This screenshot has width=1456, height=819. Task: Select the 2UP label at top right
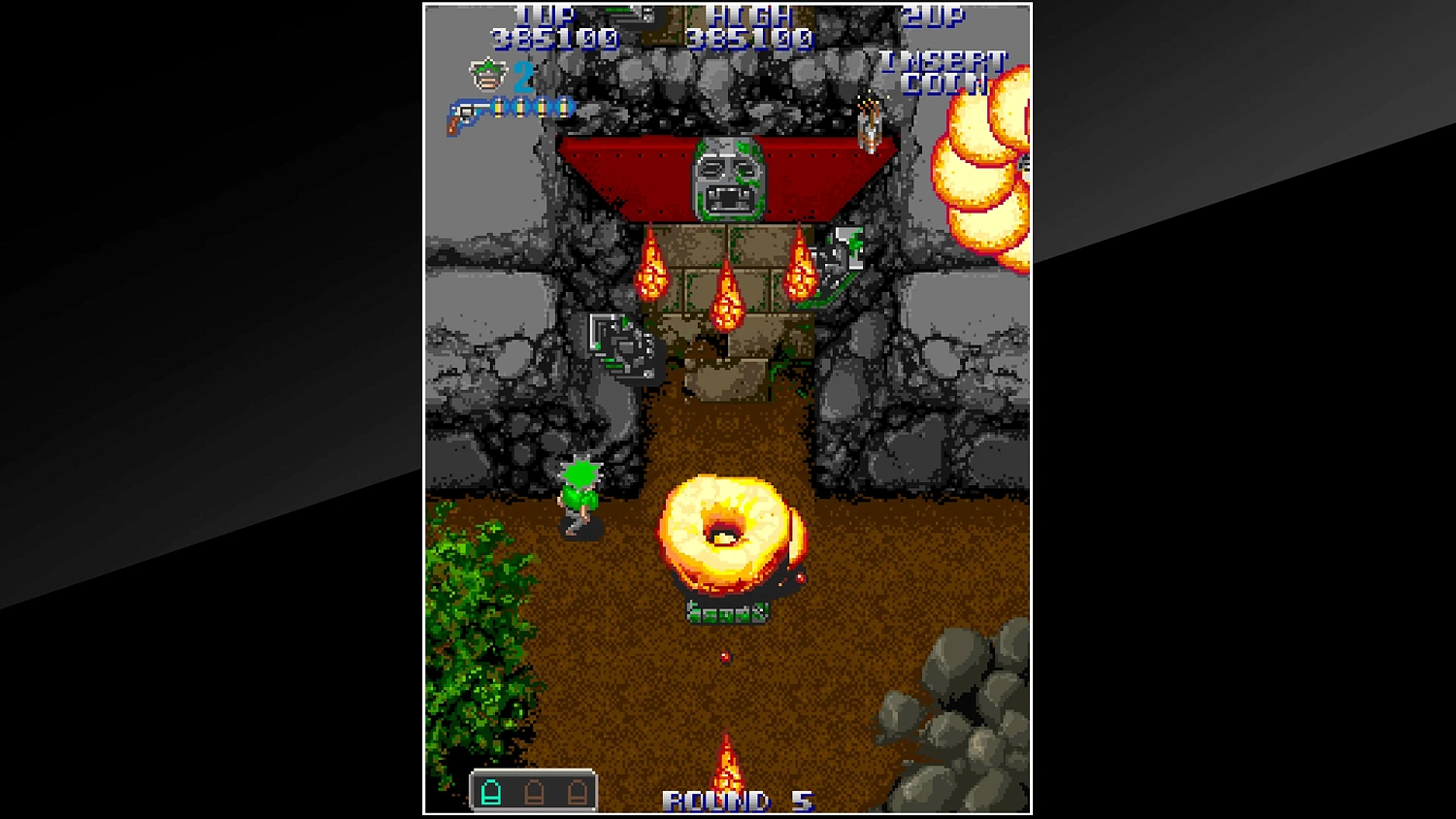point(934,16)
